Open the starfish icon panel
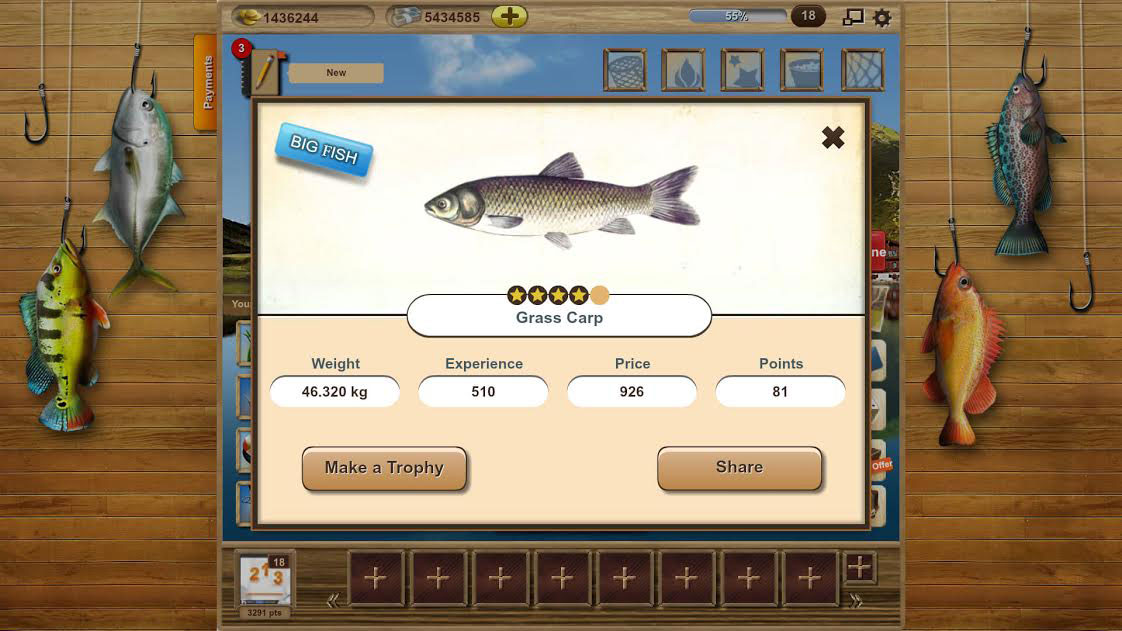1122x631 pixels. [x=743, y=70]
